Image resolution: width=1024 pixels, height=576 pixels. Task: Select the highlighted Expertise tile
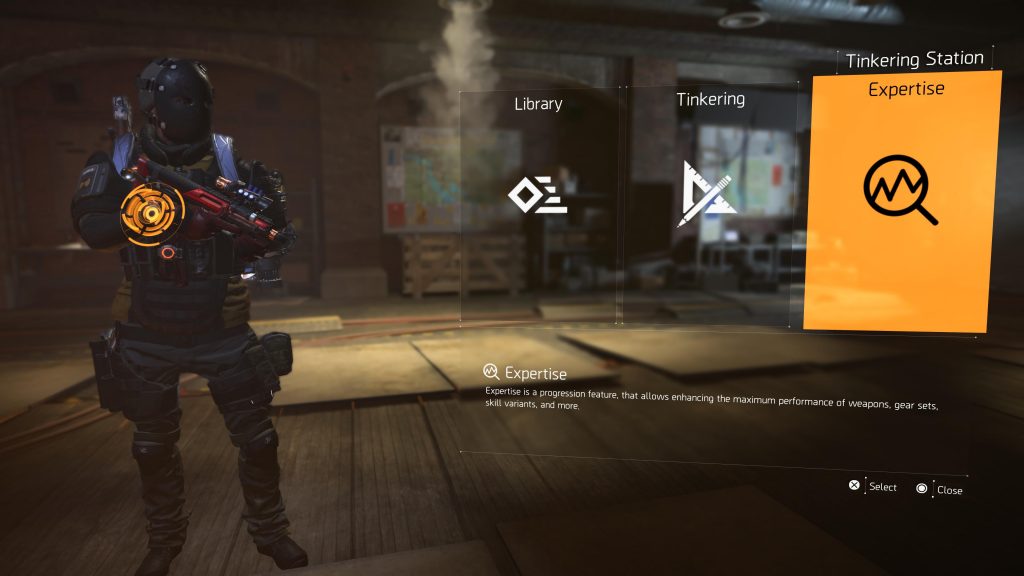pos(901,200)
